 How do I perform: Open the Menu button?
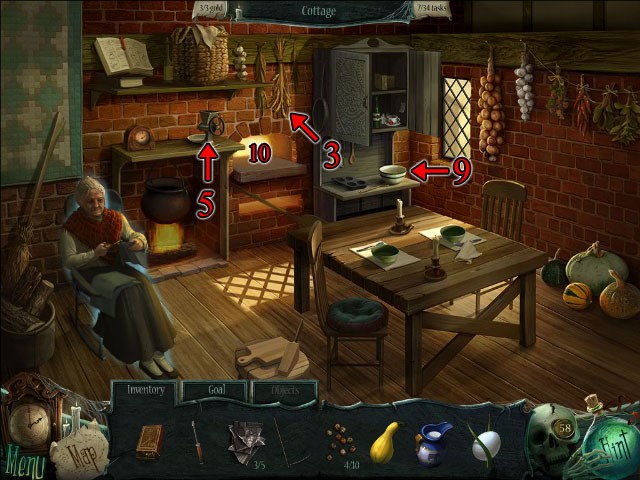pyautogui.click(x=24, y=463)
